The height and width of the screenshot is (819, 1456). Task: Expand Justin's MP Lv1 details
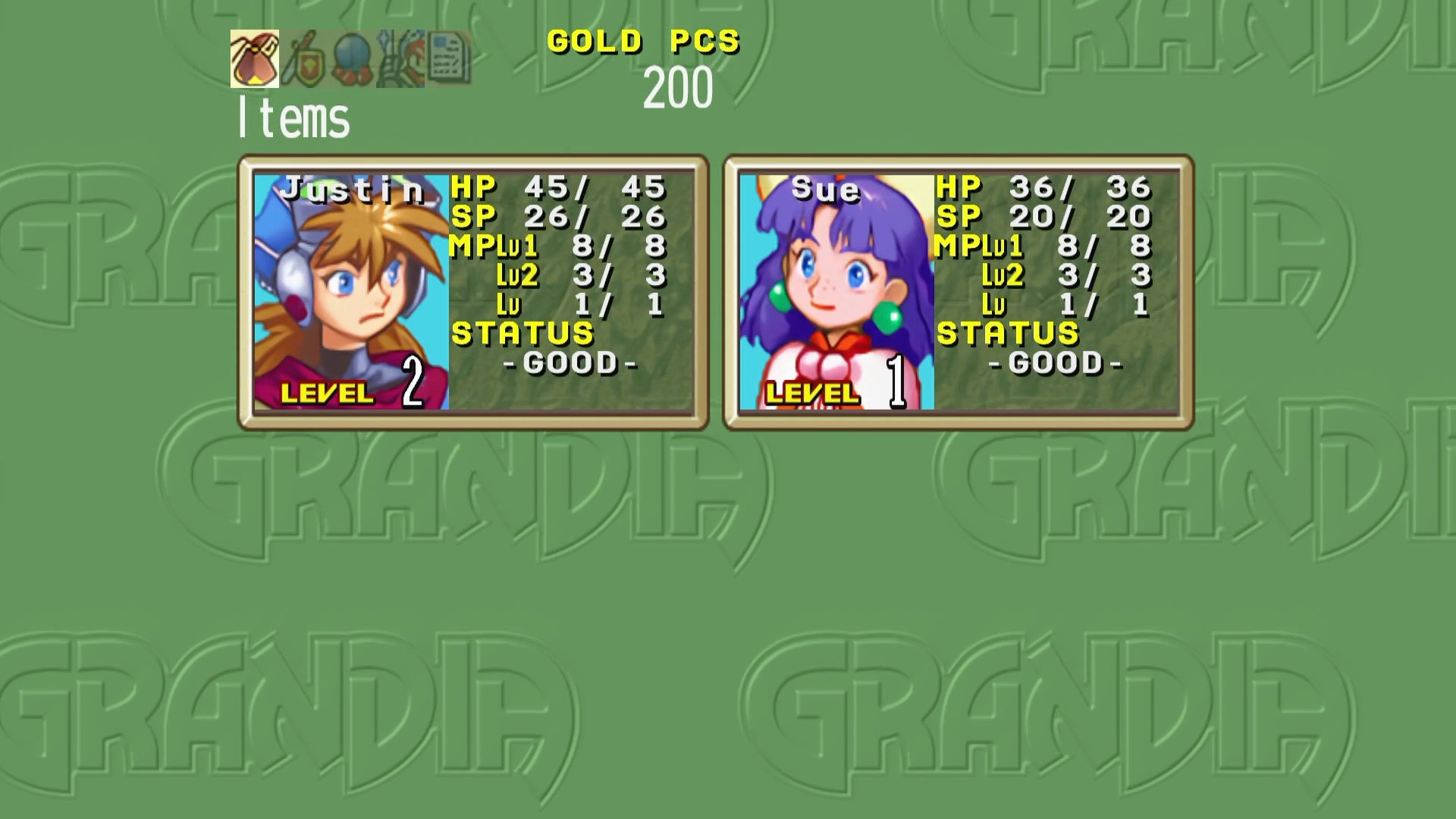coord(557,246)
